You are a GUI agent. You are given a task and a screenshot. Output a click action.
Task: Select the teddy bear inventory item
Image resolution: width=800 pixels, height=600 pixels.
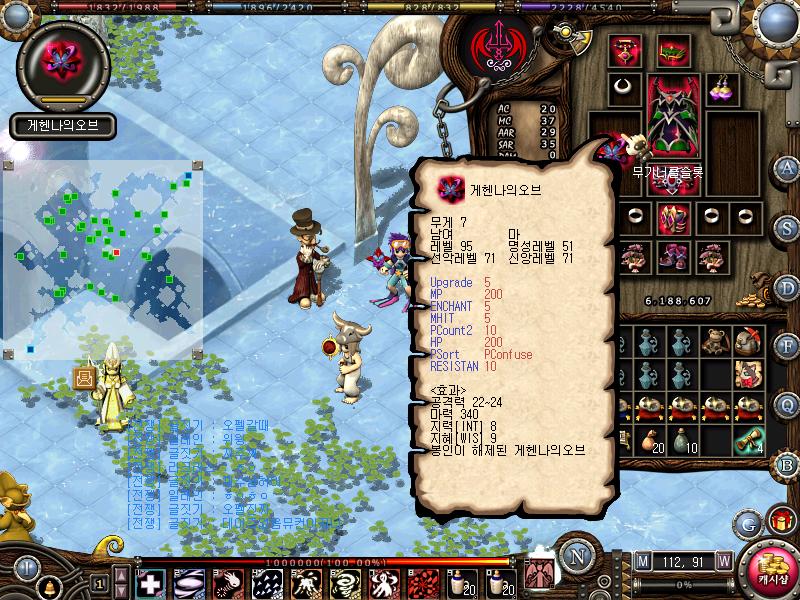pos(713,343)
